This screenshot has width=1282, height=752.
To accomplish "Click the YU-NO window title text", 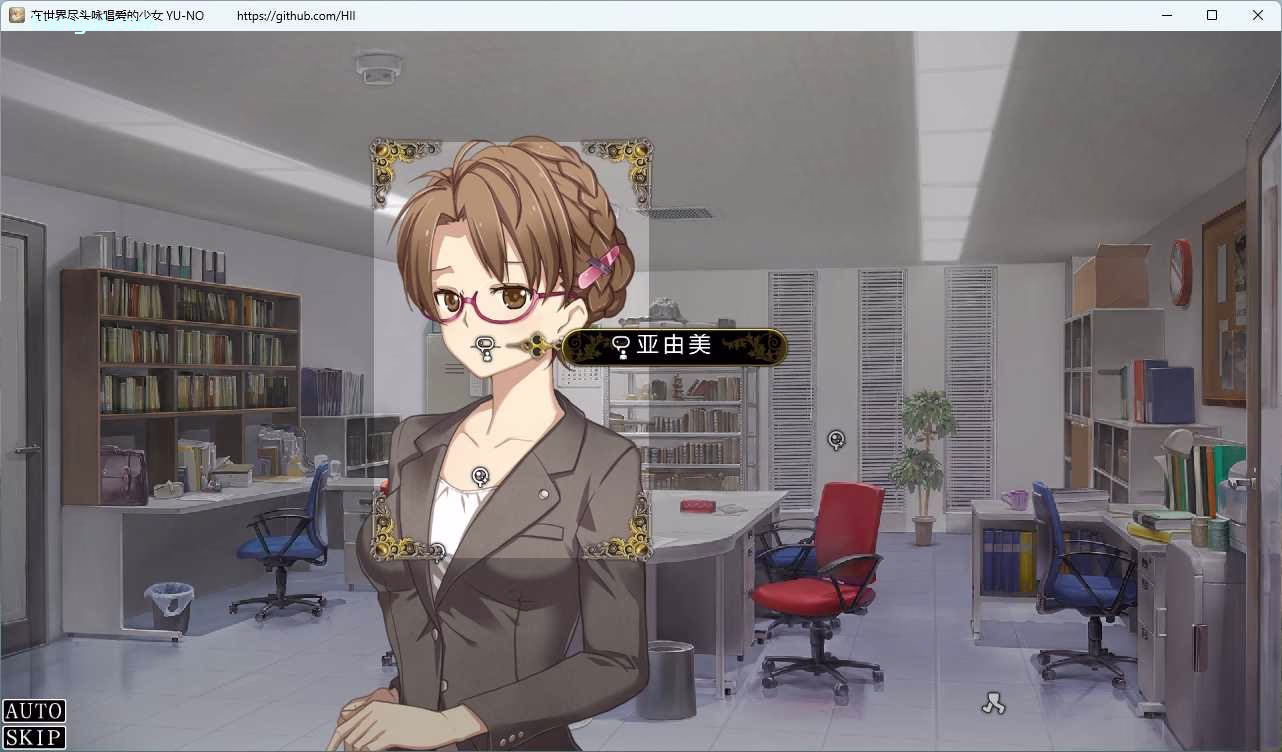I will (120, 15).
